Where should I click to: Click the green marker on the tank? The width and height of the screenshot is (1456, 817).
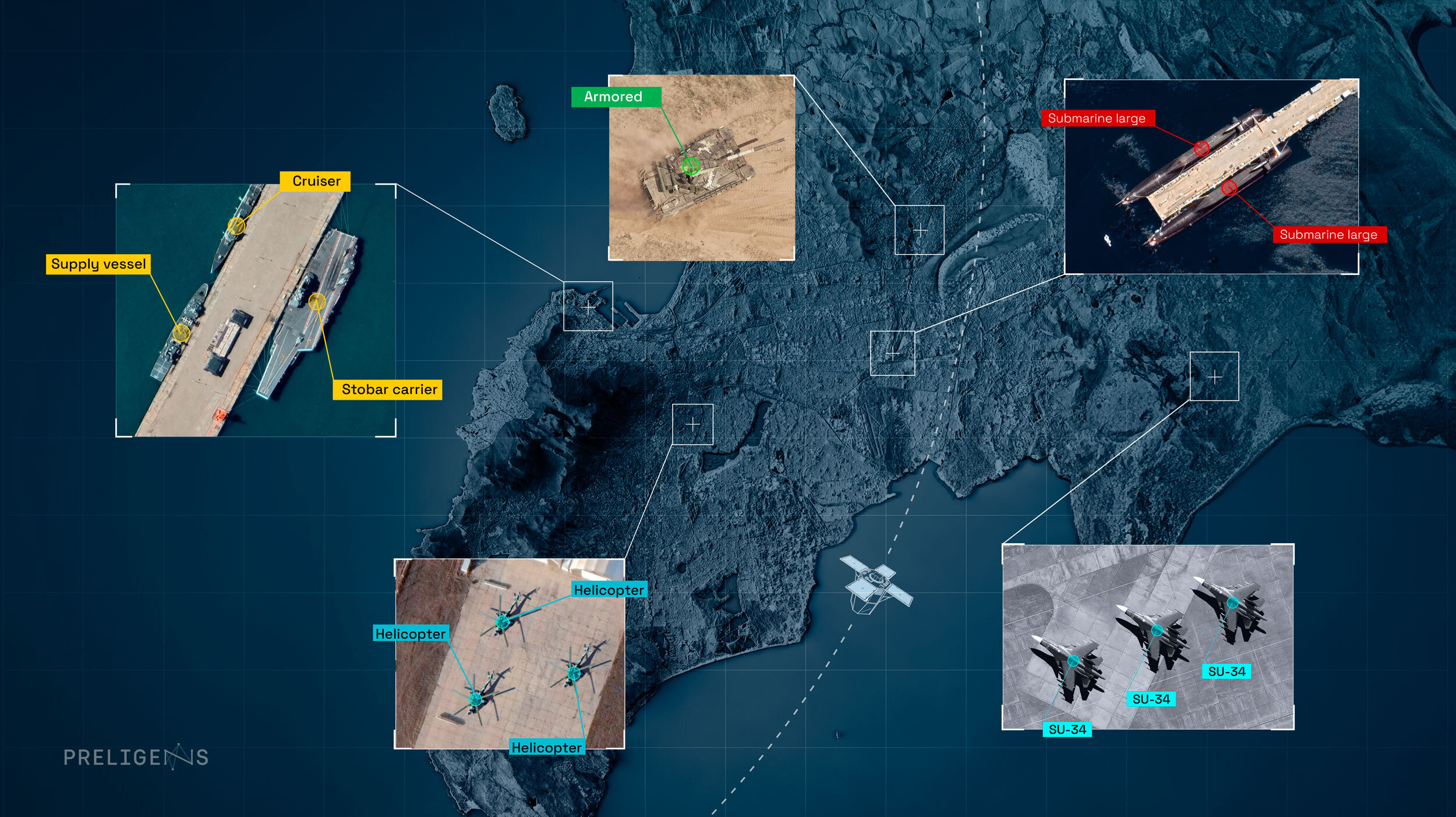click(691, 167)
